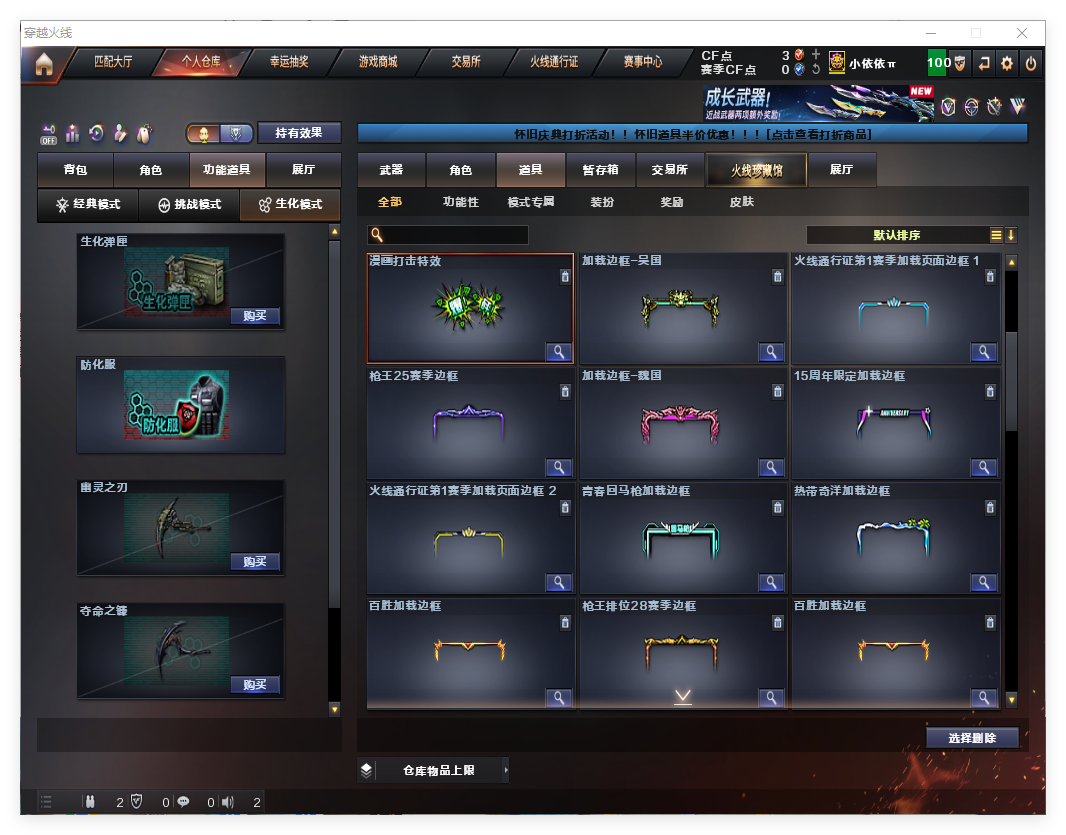Click the 选择删除 button
The height and width of the screenshot is (835, 1066).
coord(971,738)
